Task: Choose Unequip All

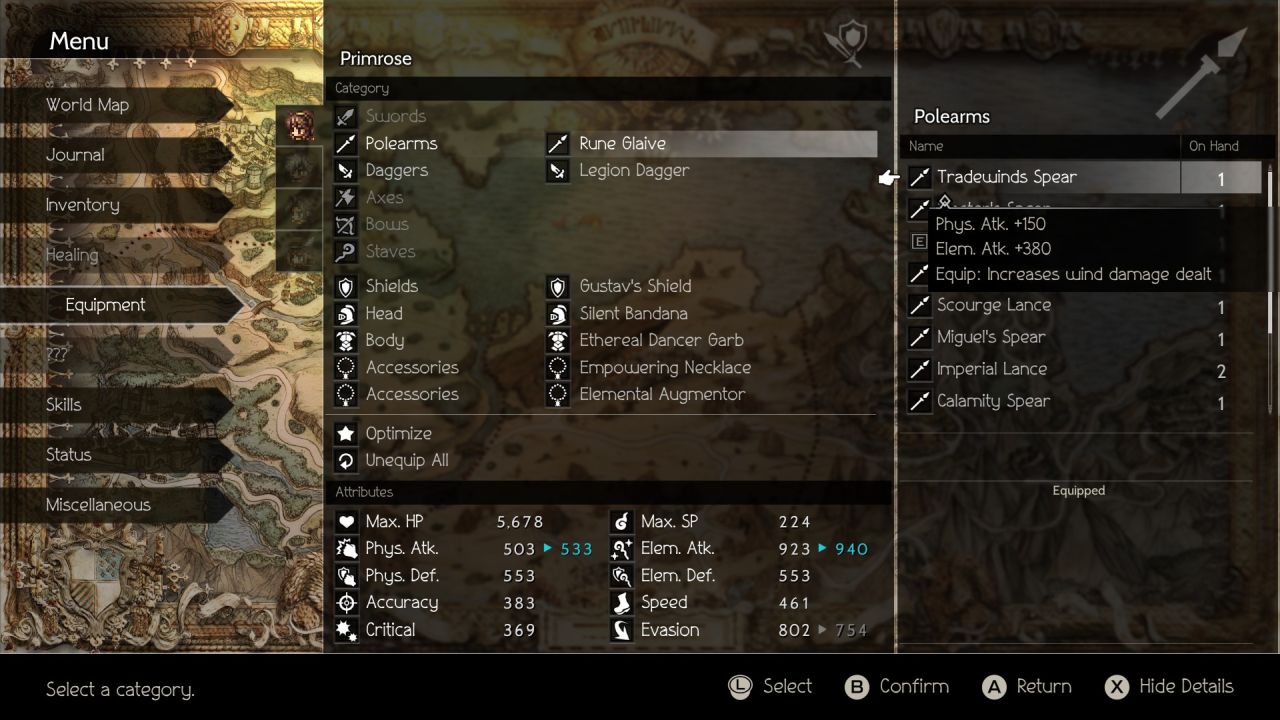Action: tap(406, 461)
